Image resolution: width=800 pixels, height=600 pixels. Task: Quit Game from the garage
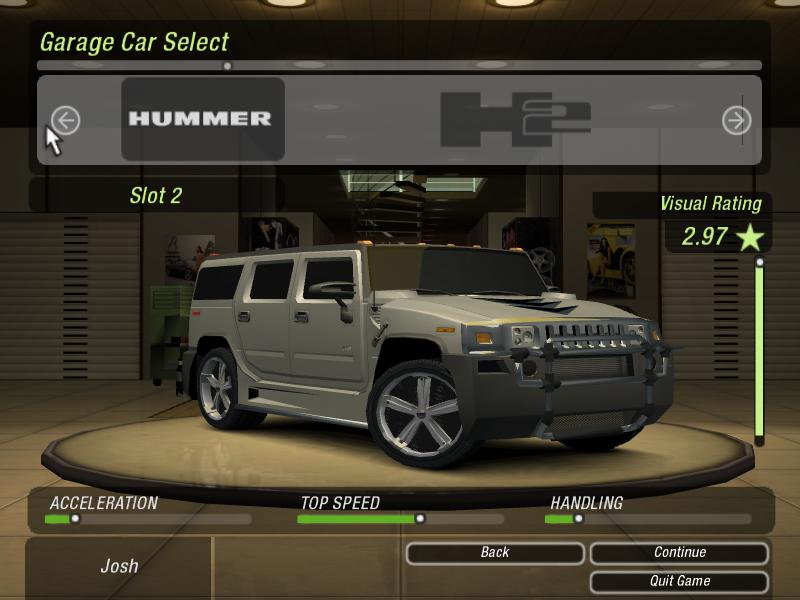(x=680, y=581)
